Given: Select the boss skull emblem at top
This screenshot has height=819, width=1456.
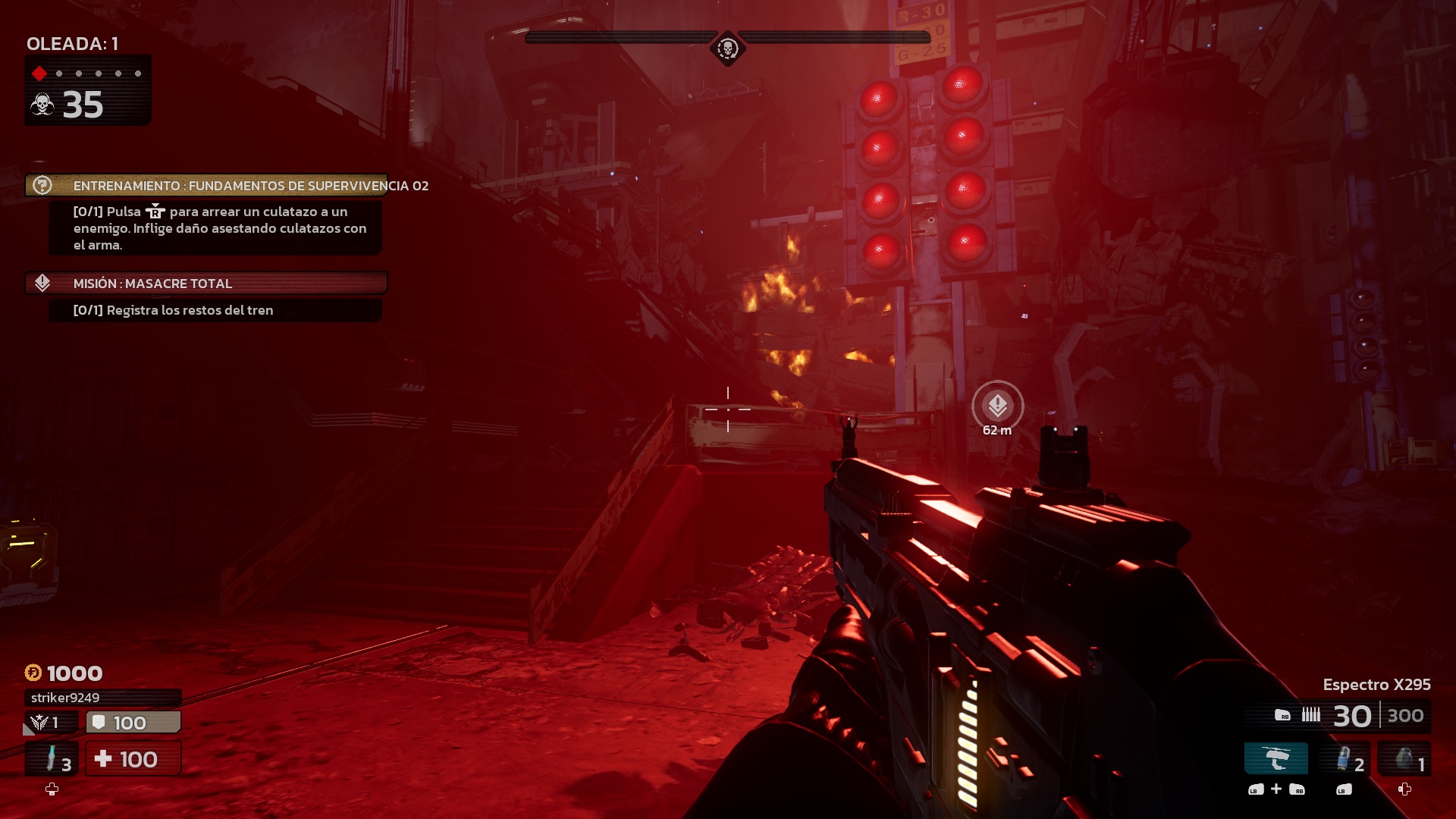Looking at the screenshot, I should click(x=727, y=49).
